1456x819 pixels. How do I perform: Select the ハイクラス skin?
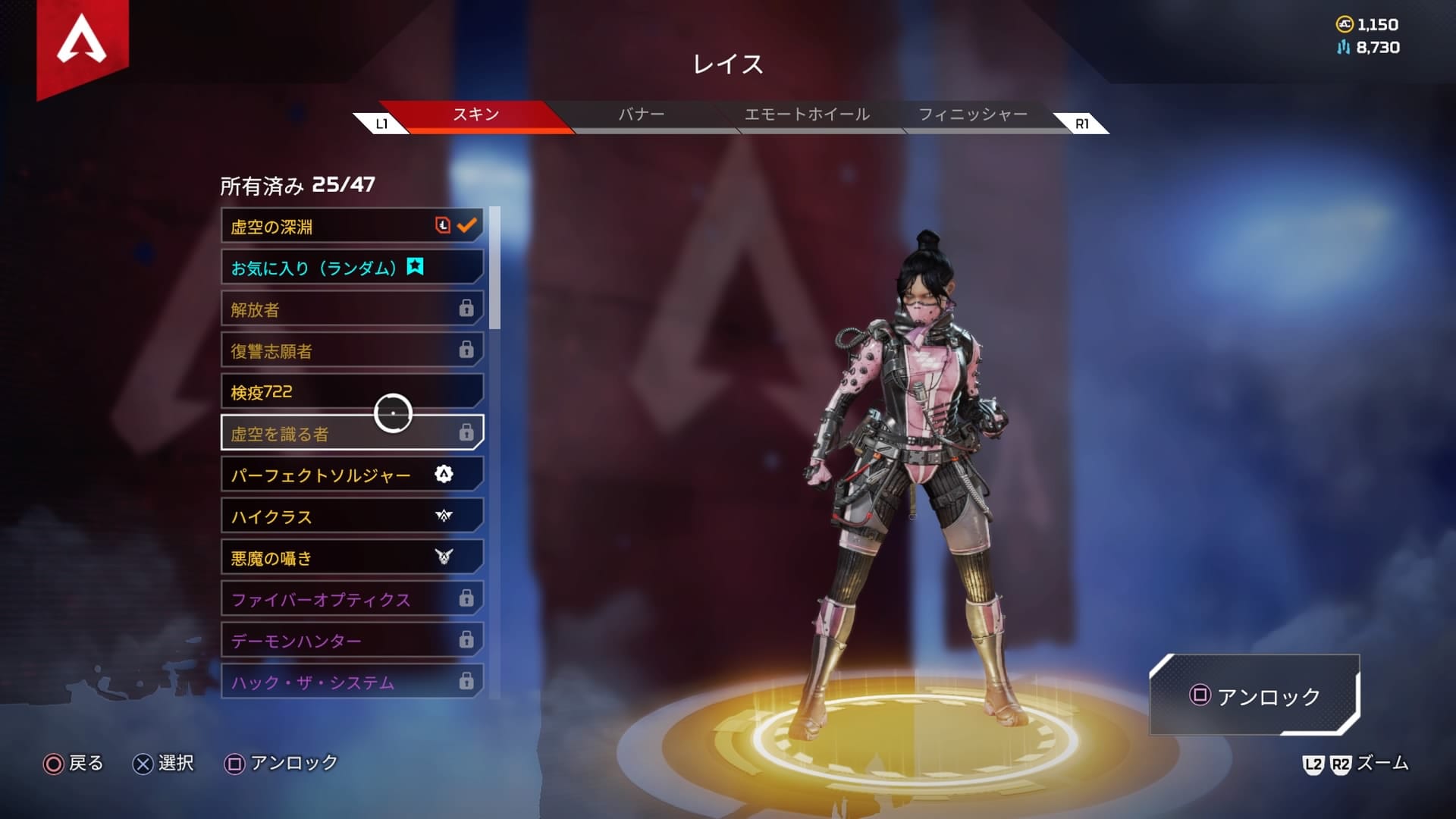pos(352,516)
